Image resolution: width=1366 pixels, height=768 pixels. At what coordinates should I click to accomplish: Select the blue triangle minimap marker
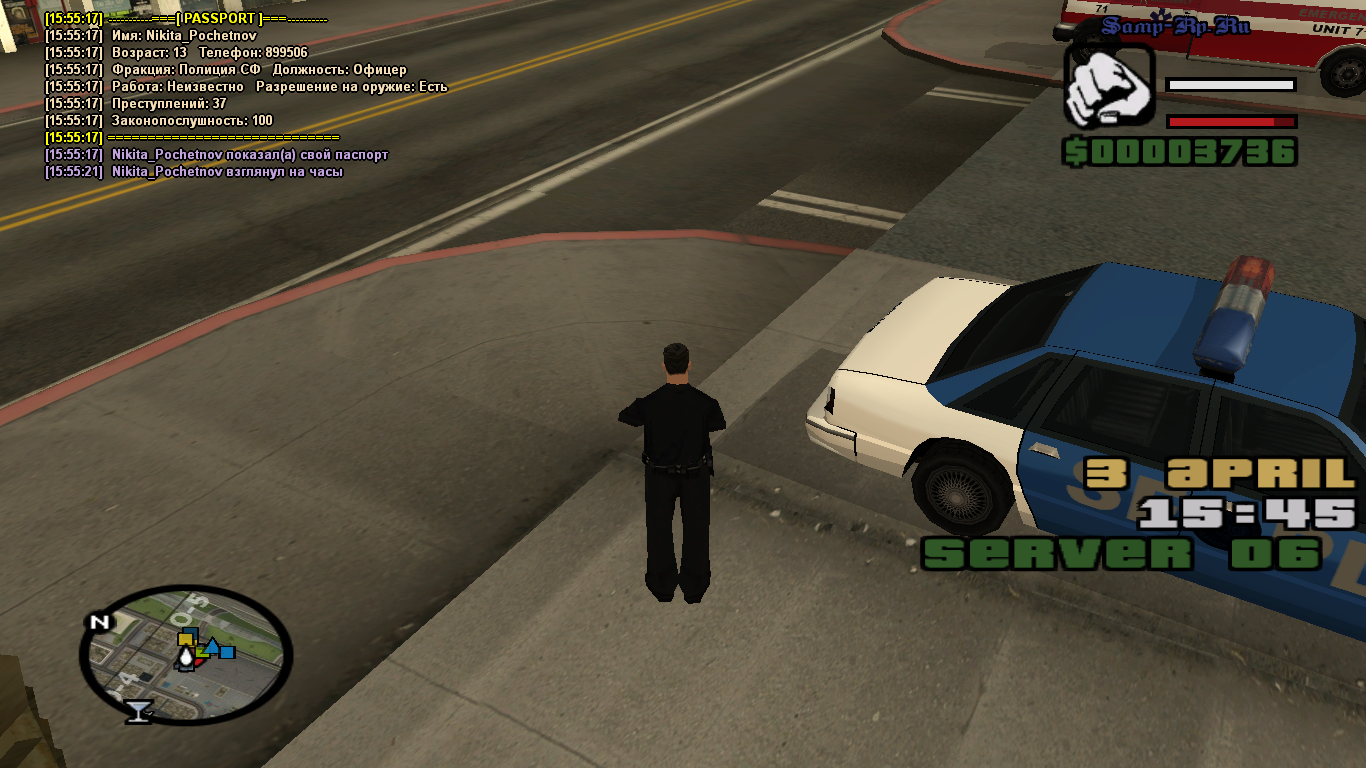coord(212,645)
